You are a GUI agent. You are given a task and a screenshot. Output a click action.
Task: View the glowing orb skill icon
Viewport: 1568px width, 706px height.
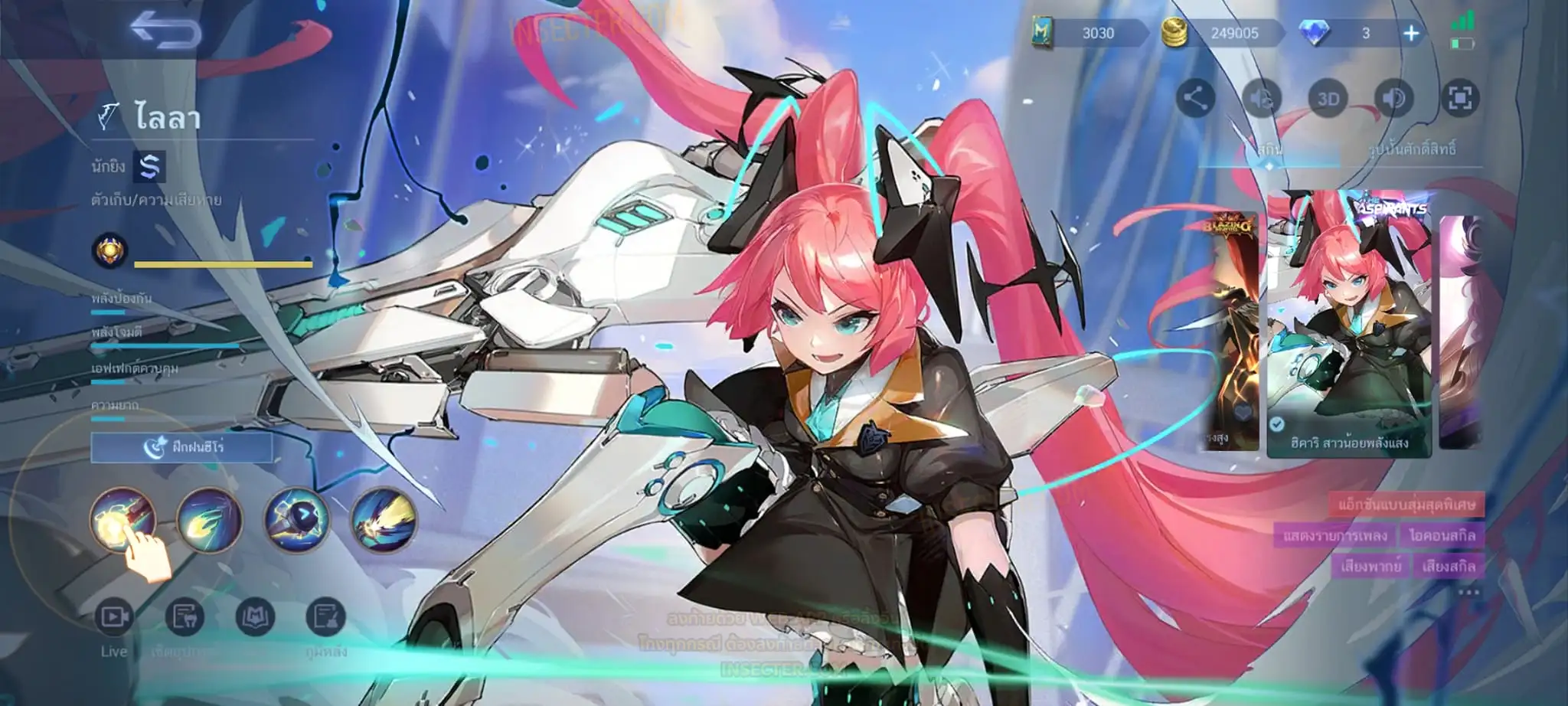click(x=122, y=519)
